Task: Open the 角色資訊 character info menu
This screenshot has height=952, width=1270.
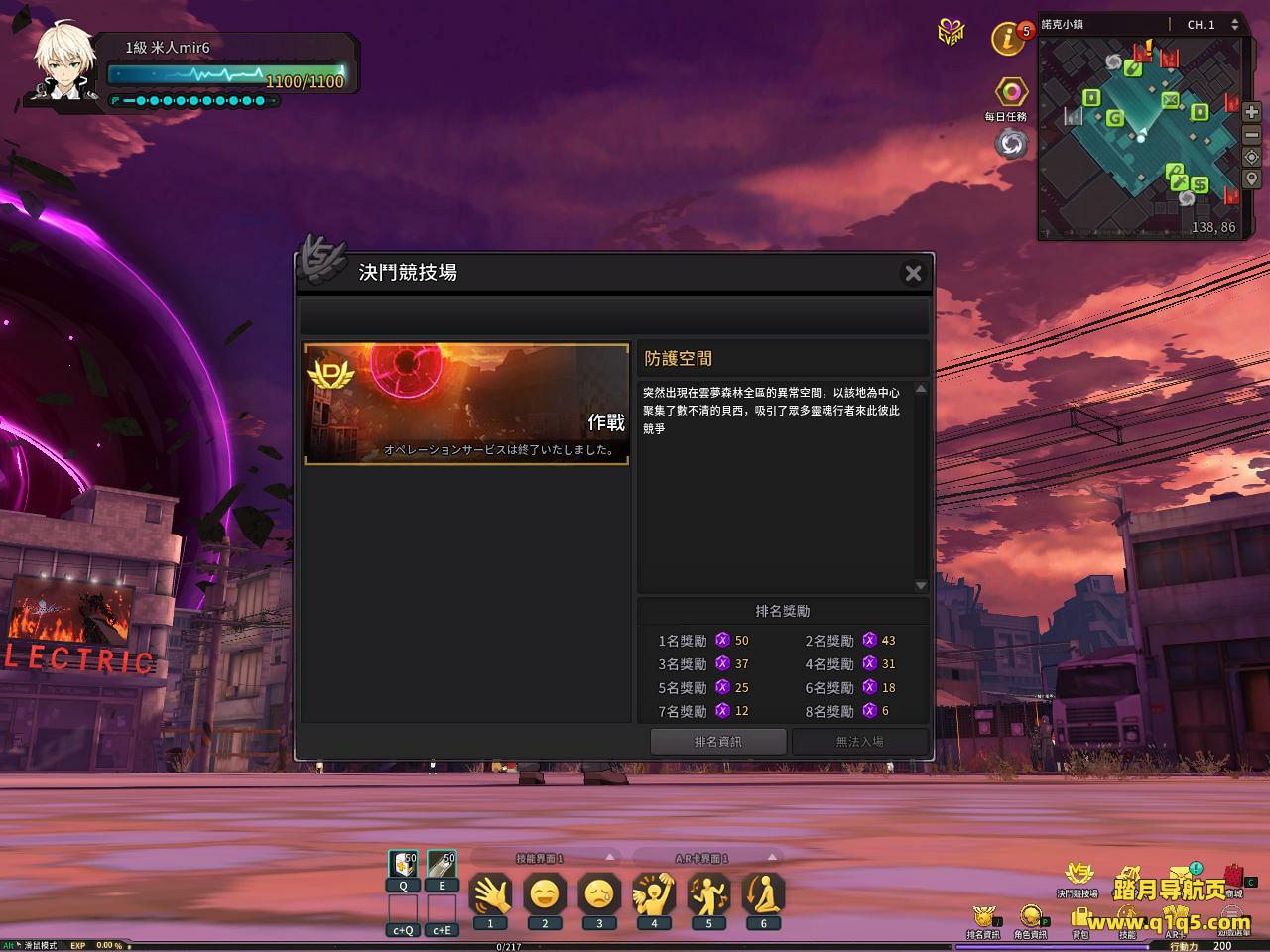Action: coord(1030,918)
